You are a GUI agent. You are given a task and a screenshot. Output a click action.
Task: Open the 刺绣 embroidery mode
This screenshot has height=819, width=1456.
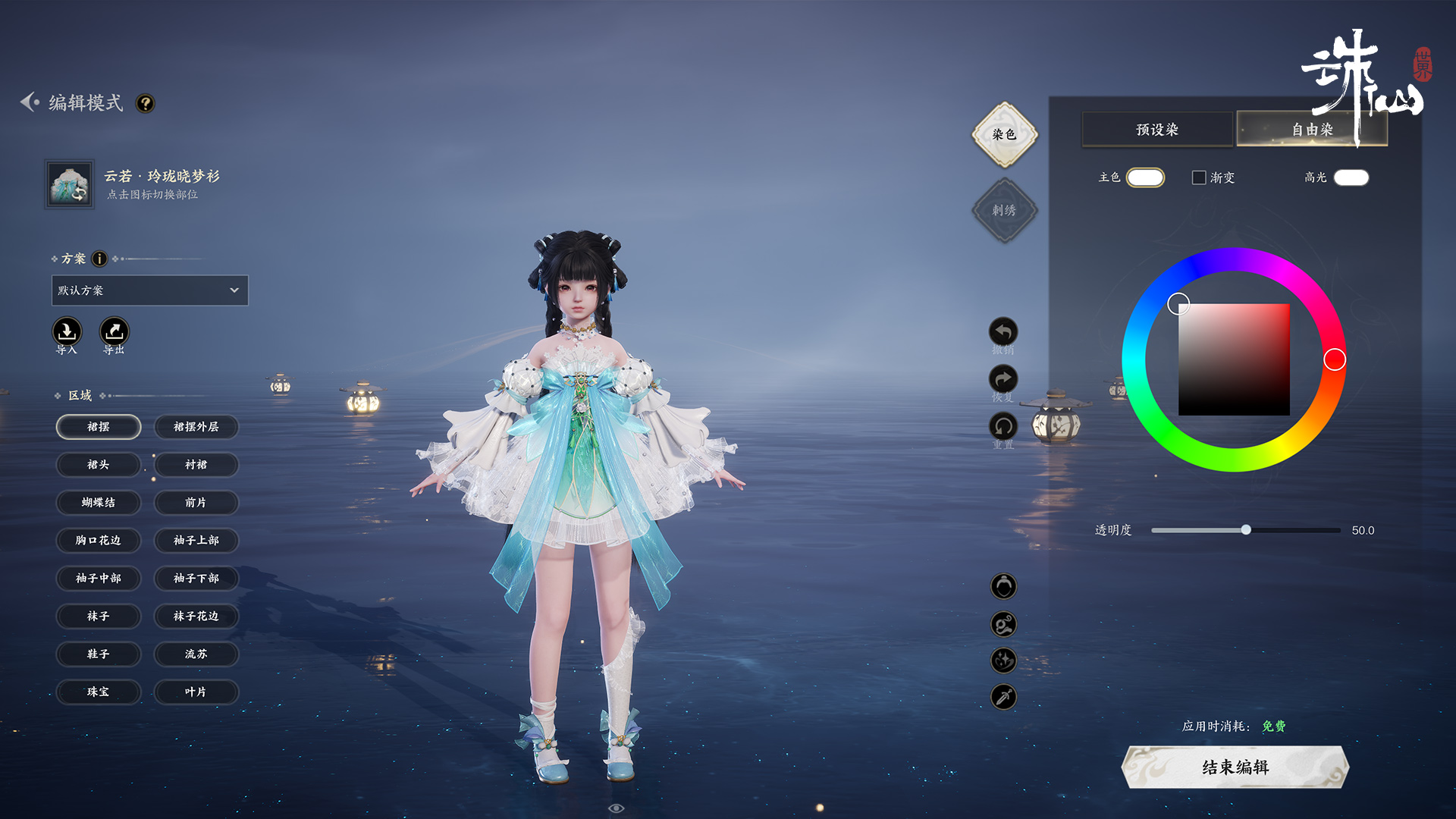(1004, 210)
